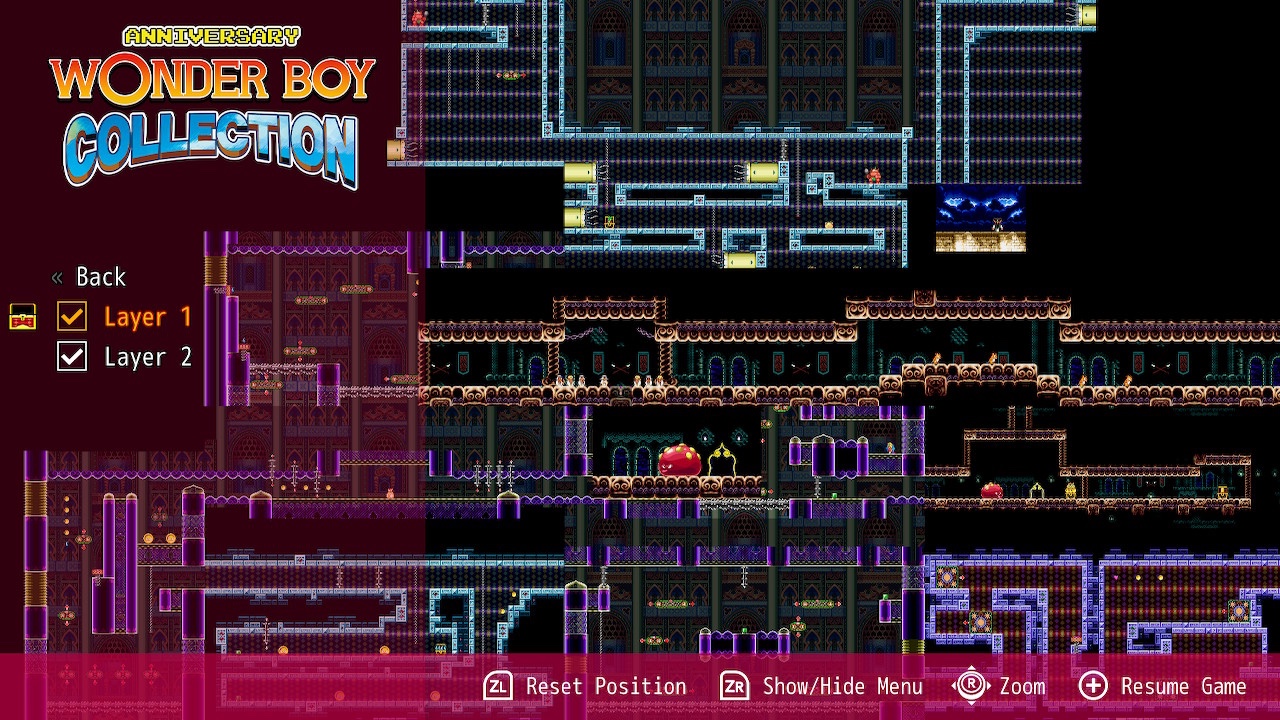Image resolution: width=1280 pixels, height=720 pixels.
Task: Click the treasure chest icon near the layer checkboxes
Action: pyautogui.click(x=21, y=317)
